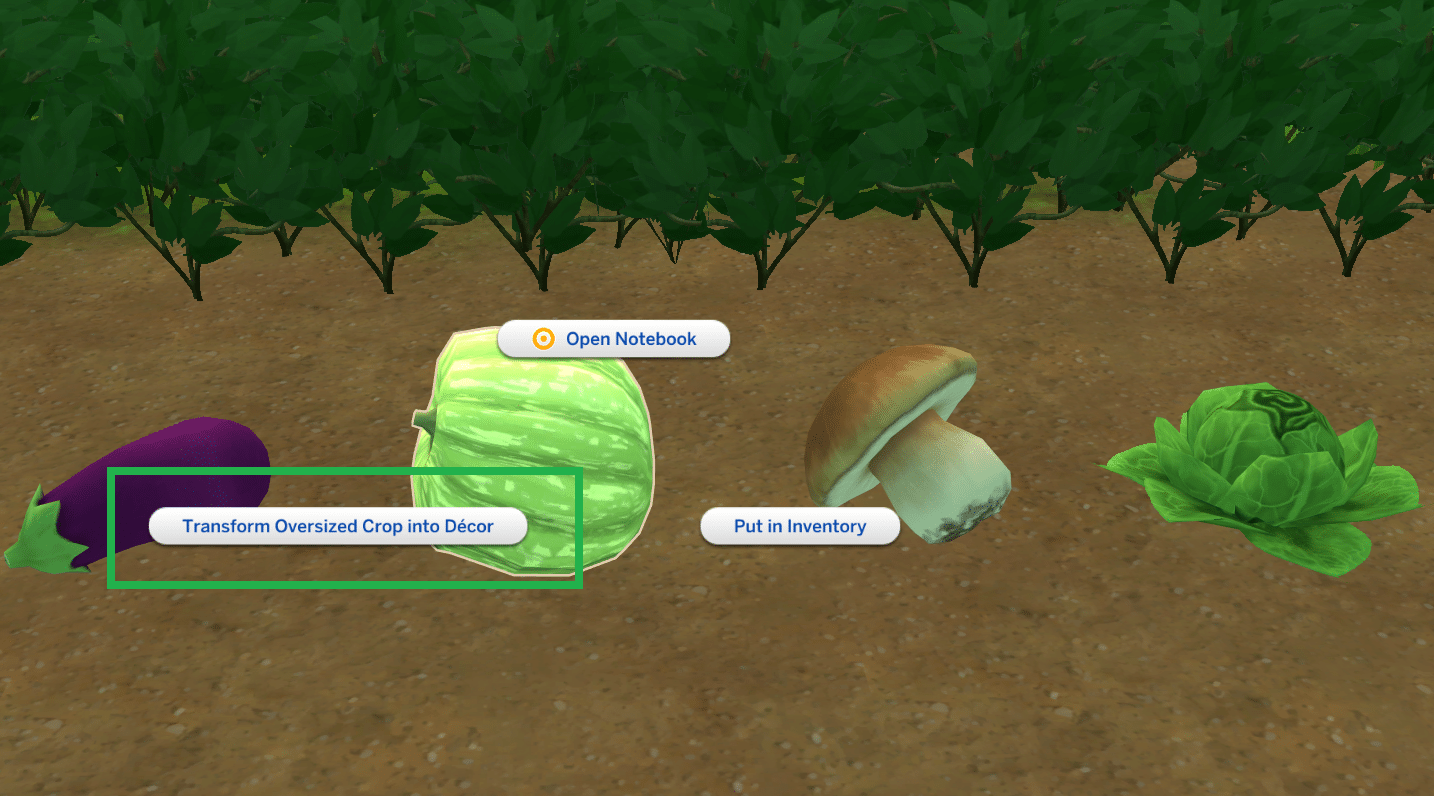Click the orange notebook icon
The image size is (1434, 796).
pos(542,338)
